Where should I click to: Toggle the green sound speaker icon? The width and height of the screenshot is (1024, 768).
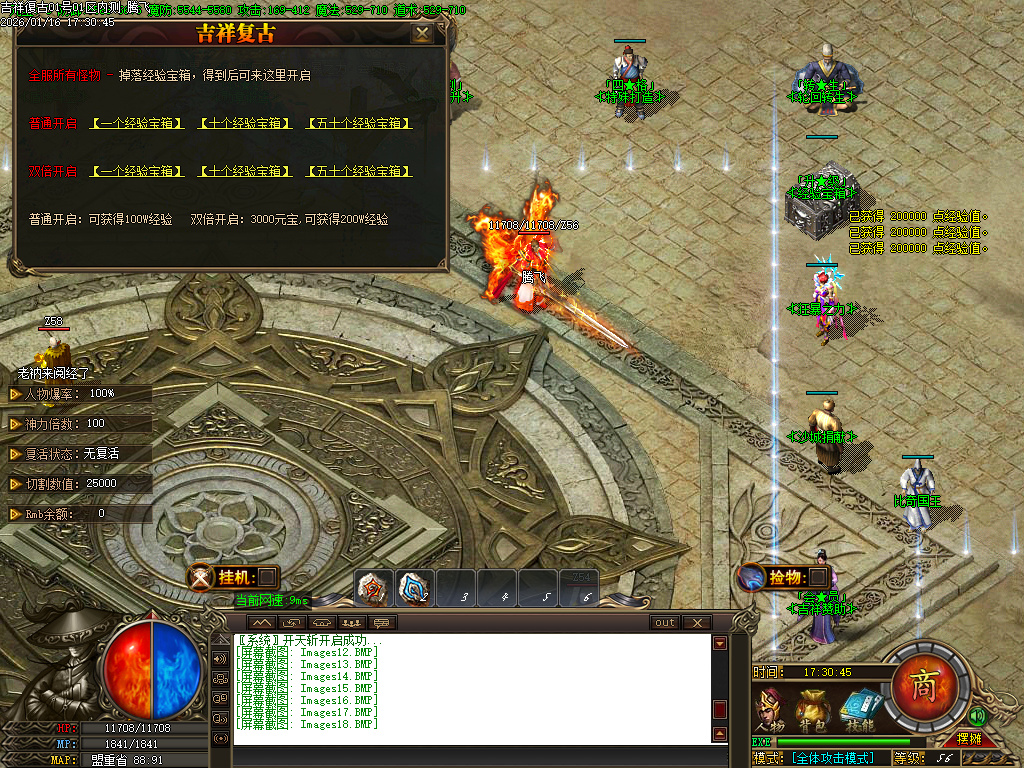pos(976,715)
